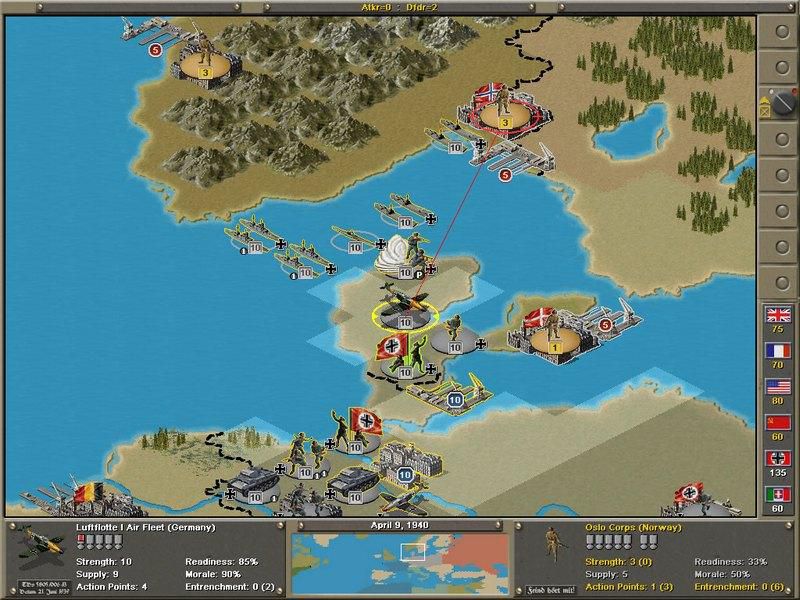This screenshot has width=800, height=600.
Task: Click the world minimap overview
Action: (400, 558)
